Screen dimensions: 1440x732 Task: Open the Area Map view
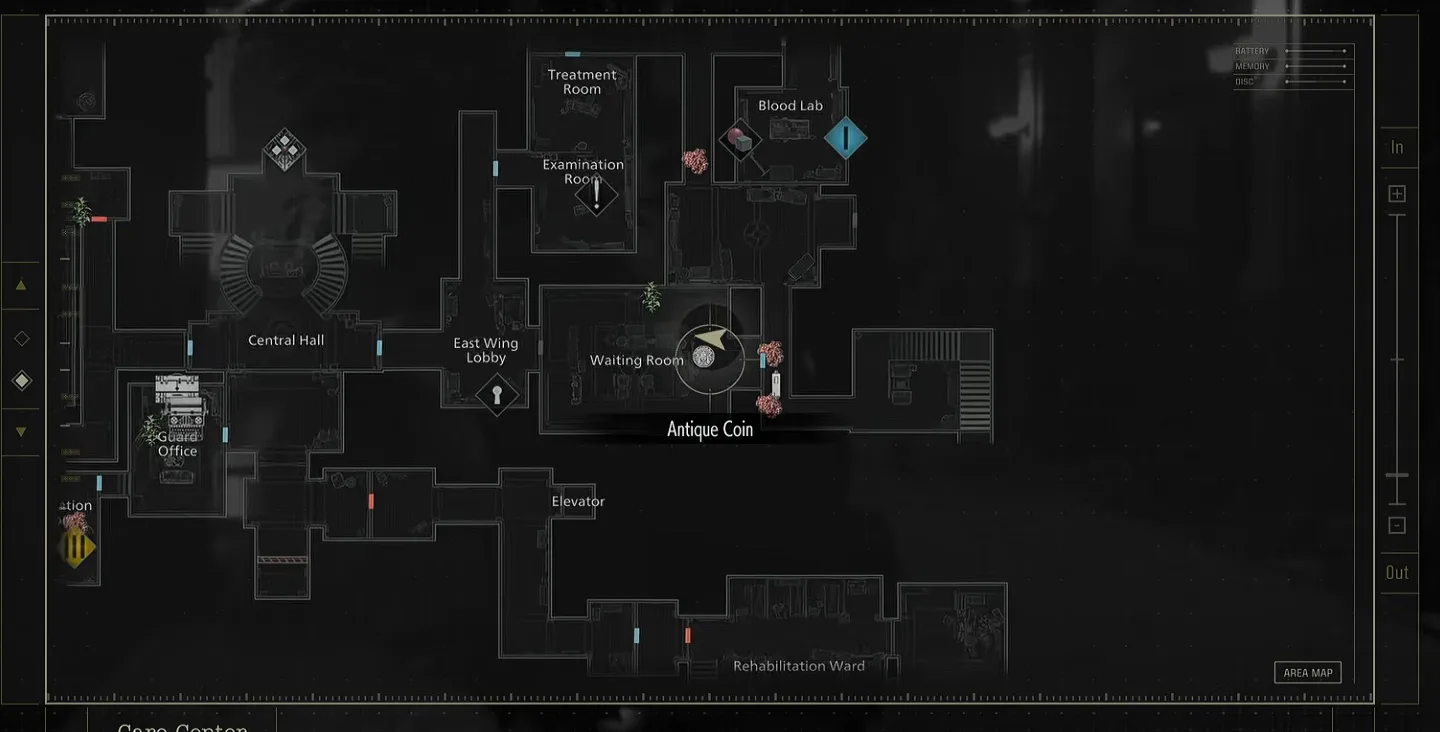click(1307, 673)
